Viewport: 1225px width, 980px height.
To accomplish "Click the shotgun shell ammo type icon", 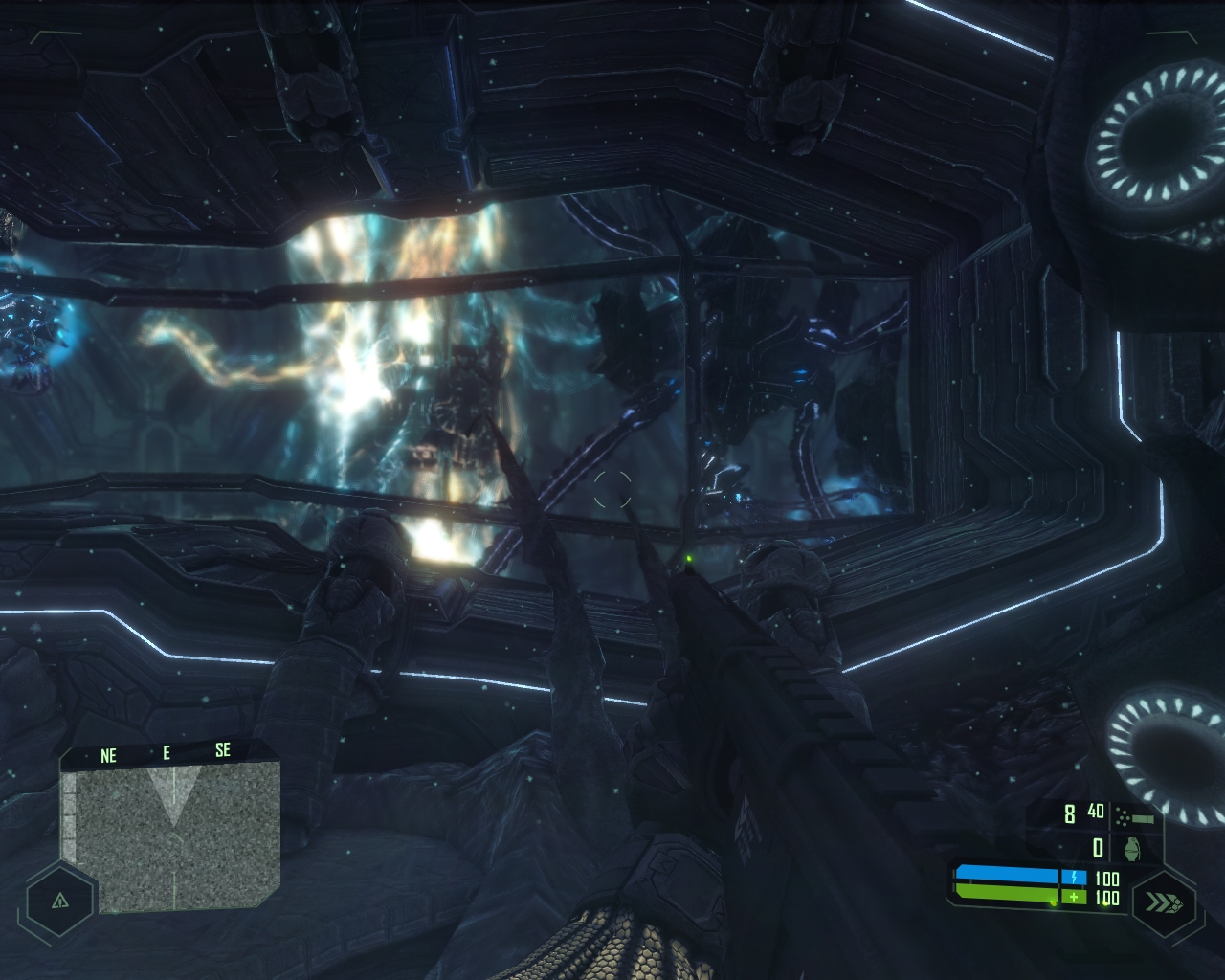I will (1136, 816).
